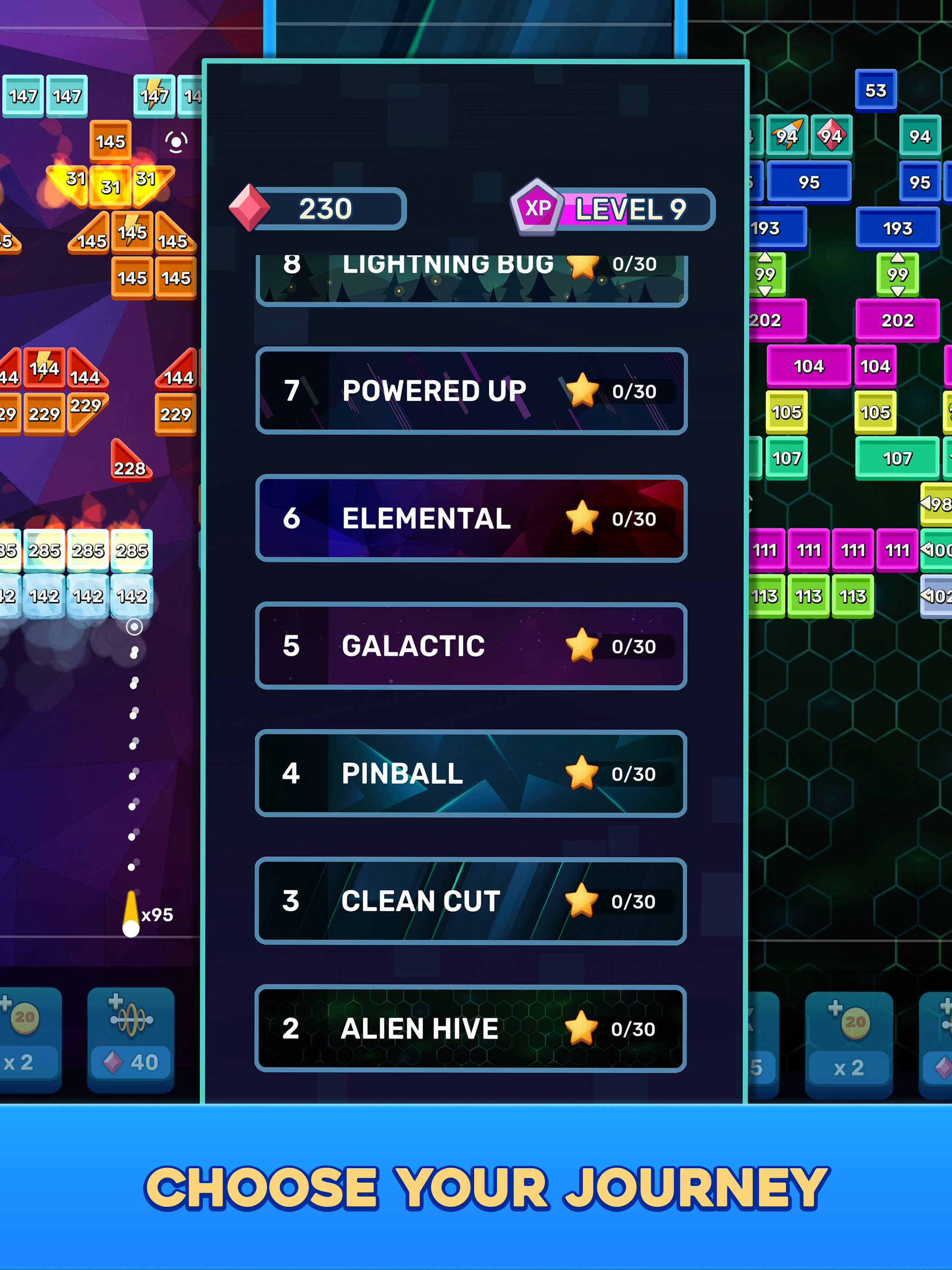Open the Pinball journey
Screen dimensions: 952x1270
pos(471,773)
